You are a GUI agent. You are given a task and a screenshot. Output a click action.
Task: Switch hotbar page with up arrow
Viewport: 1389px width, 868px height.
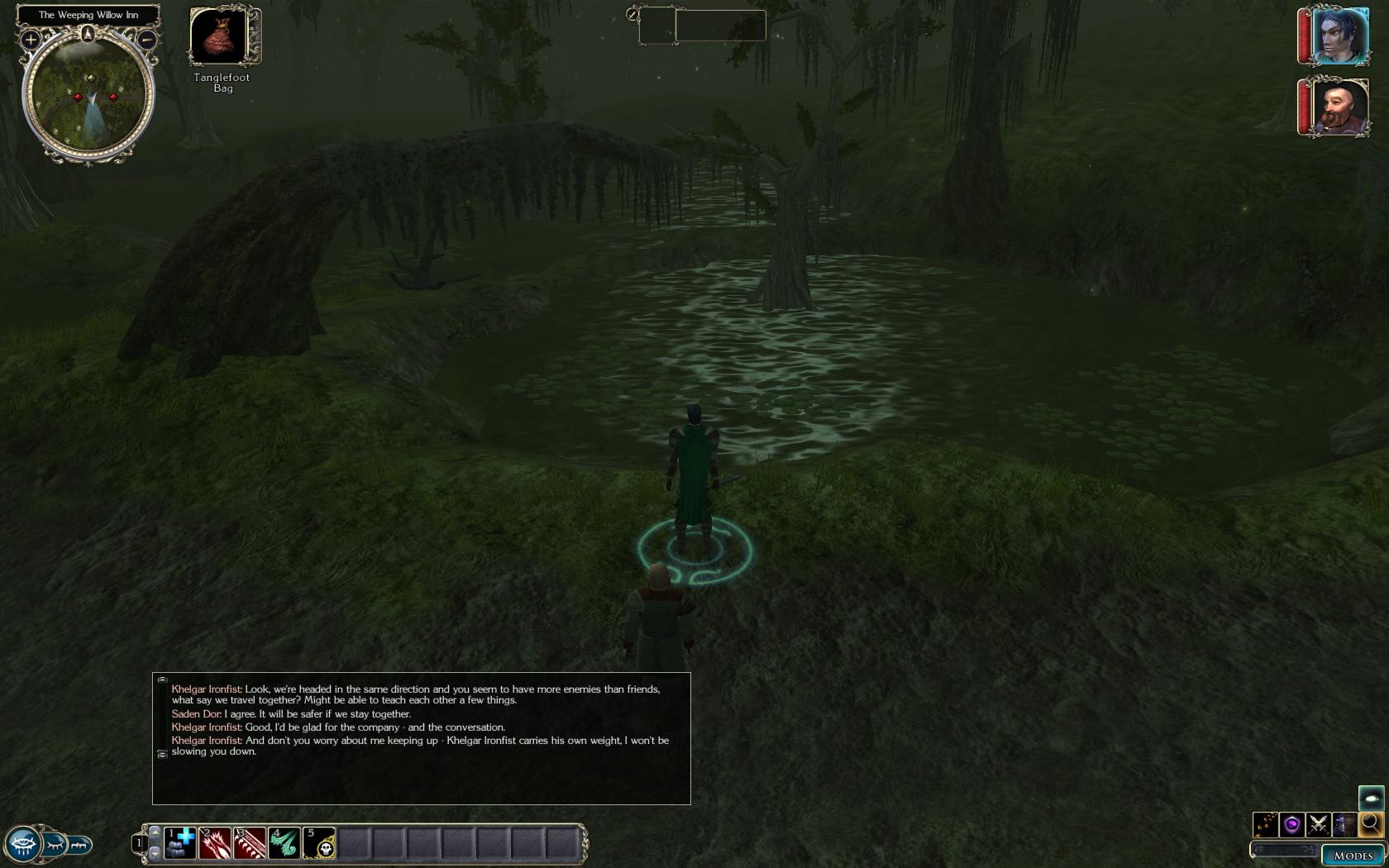coord(155,832)
